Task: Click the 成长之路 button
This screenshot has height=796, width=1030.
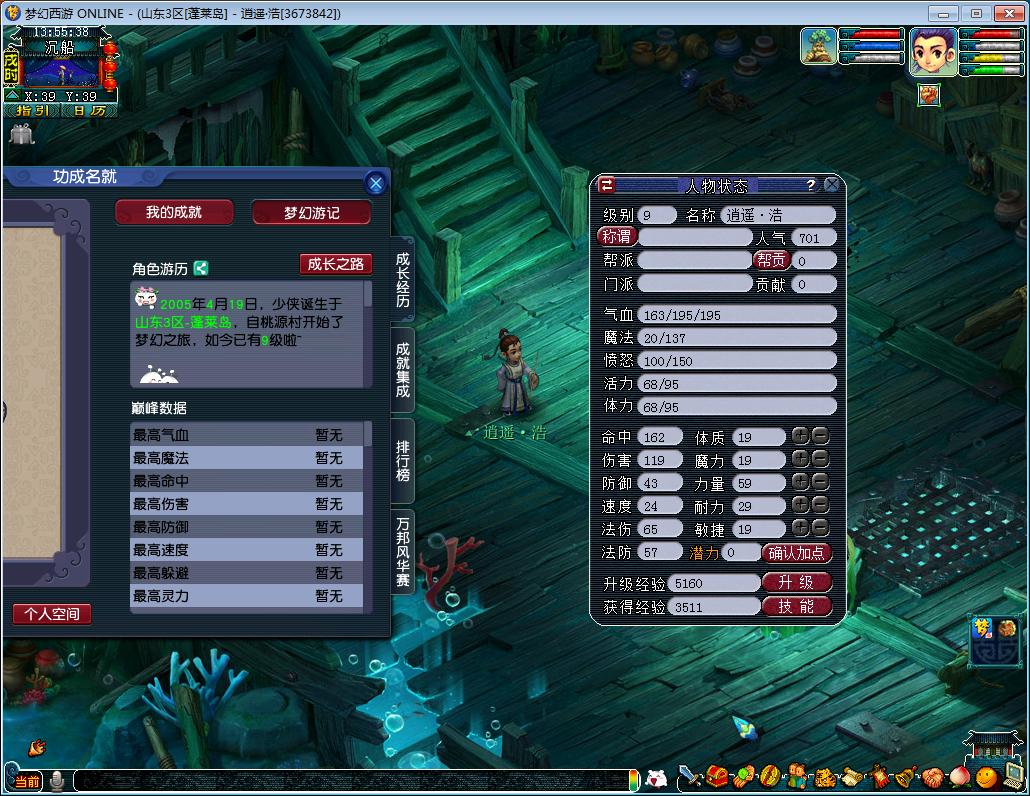Action: 336,264
